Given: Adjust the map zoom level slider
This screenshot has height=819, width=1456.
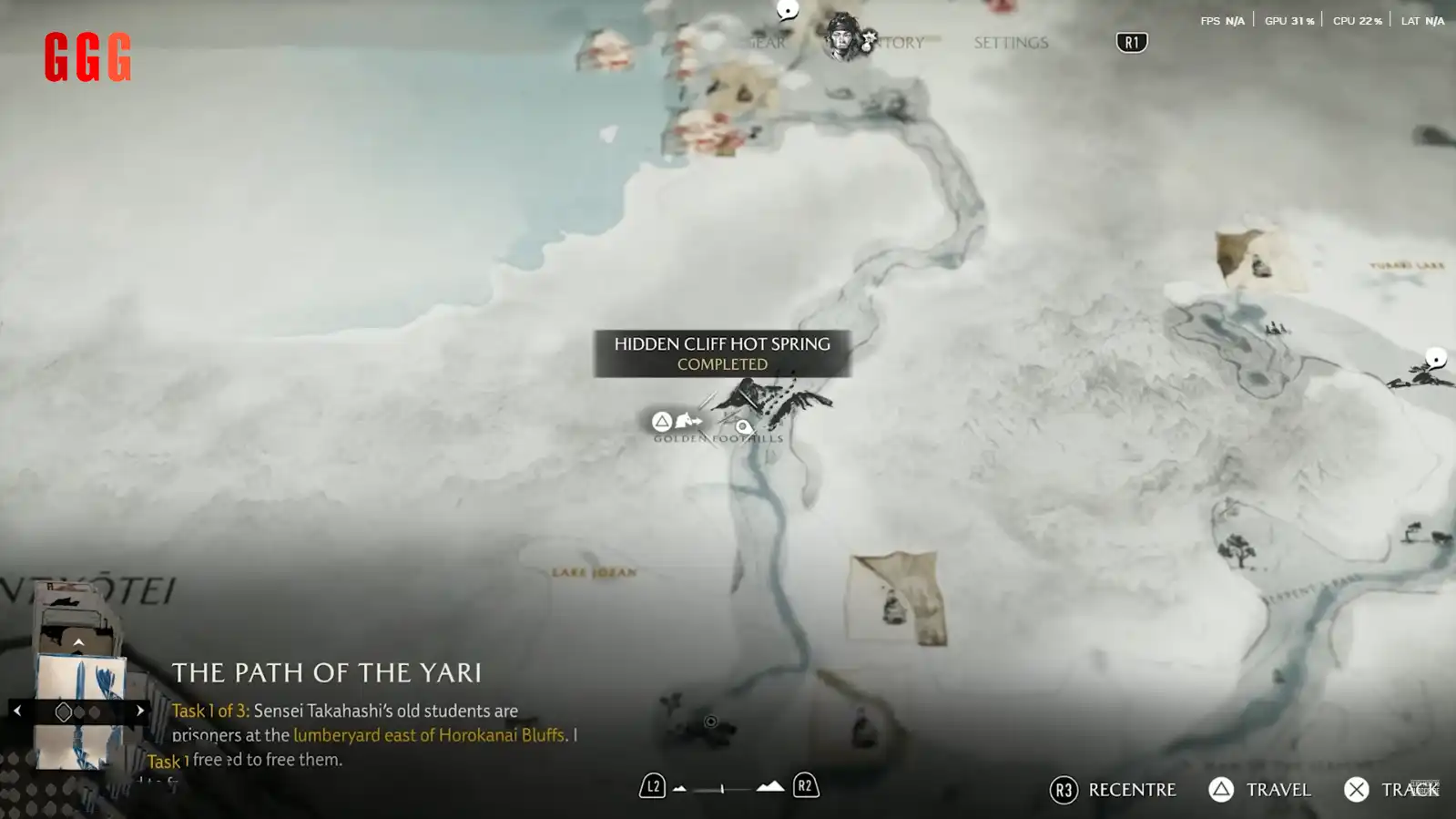Looking at the screenshot, I should 723,788.
